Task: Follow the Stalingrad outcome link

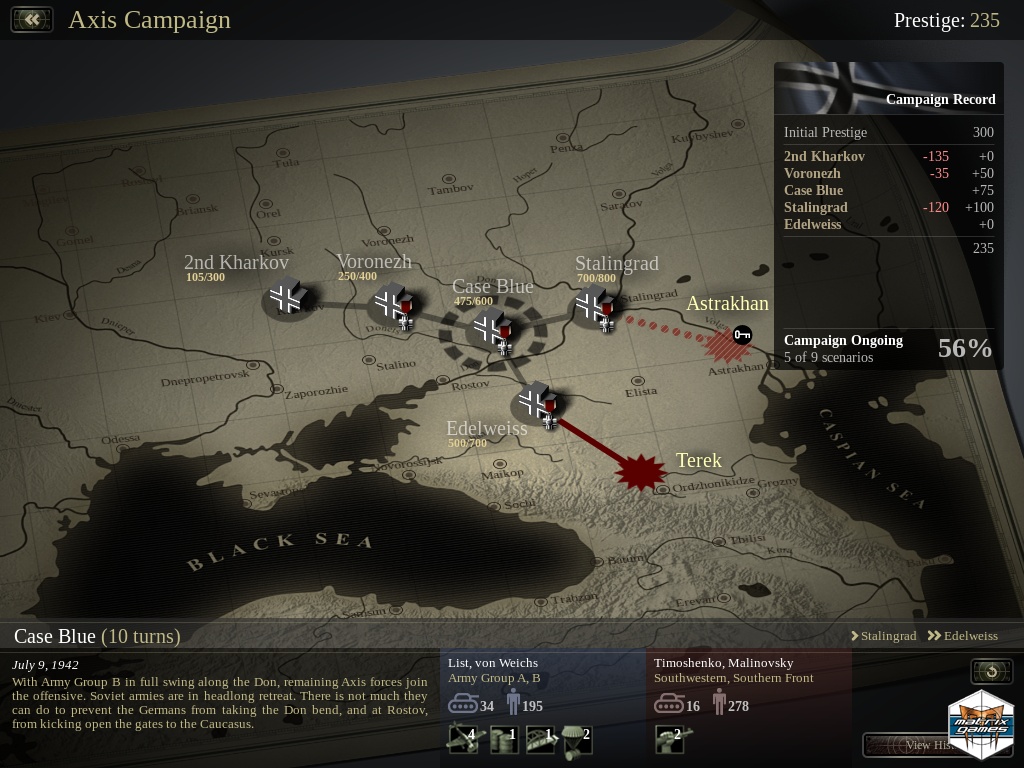Action: click(883, 636)
